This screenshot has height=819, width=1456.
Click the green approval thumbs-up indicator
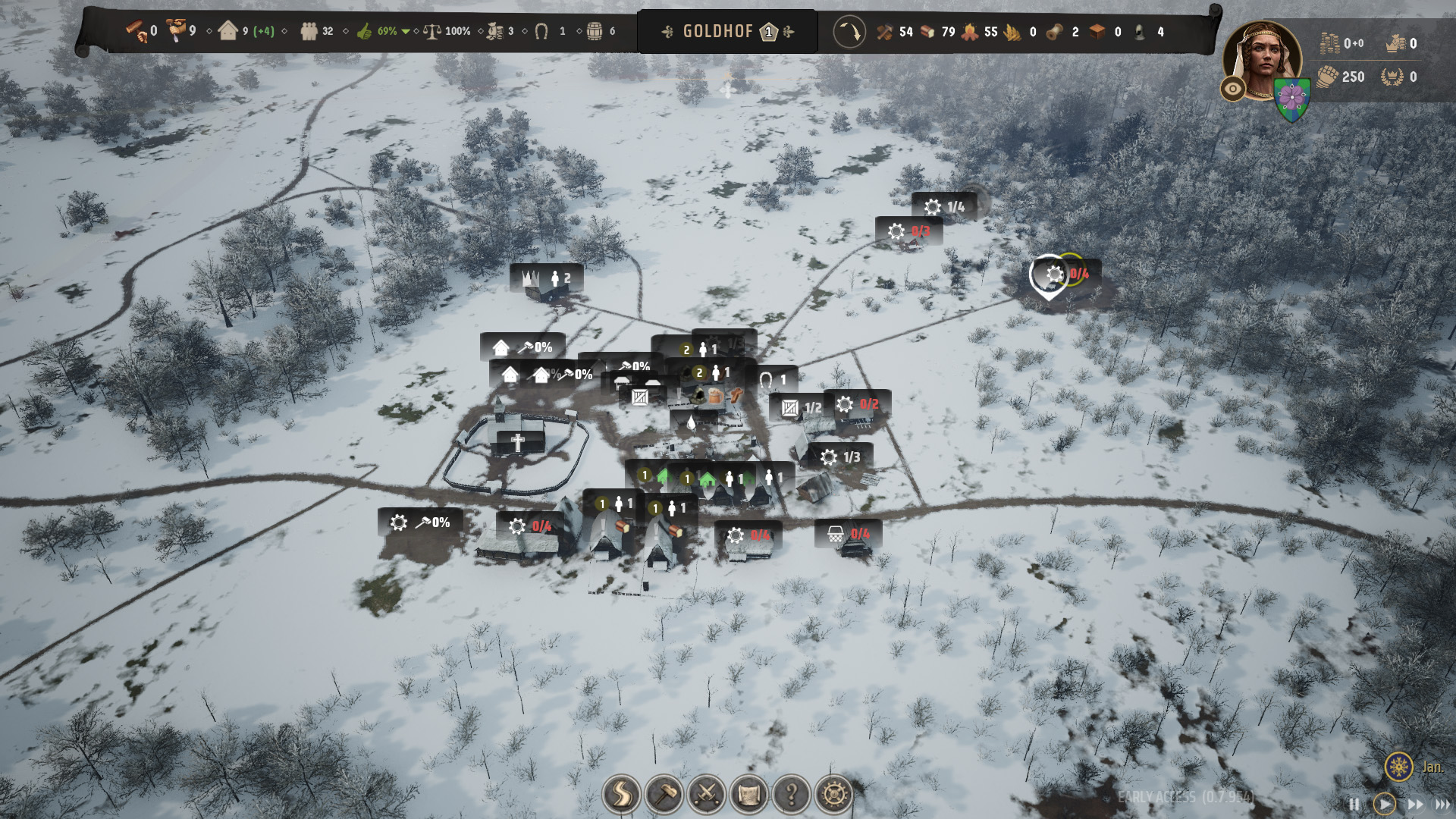tap(366, 32)
